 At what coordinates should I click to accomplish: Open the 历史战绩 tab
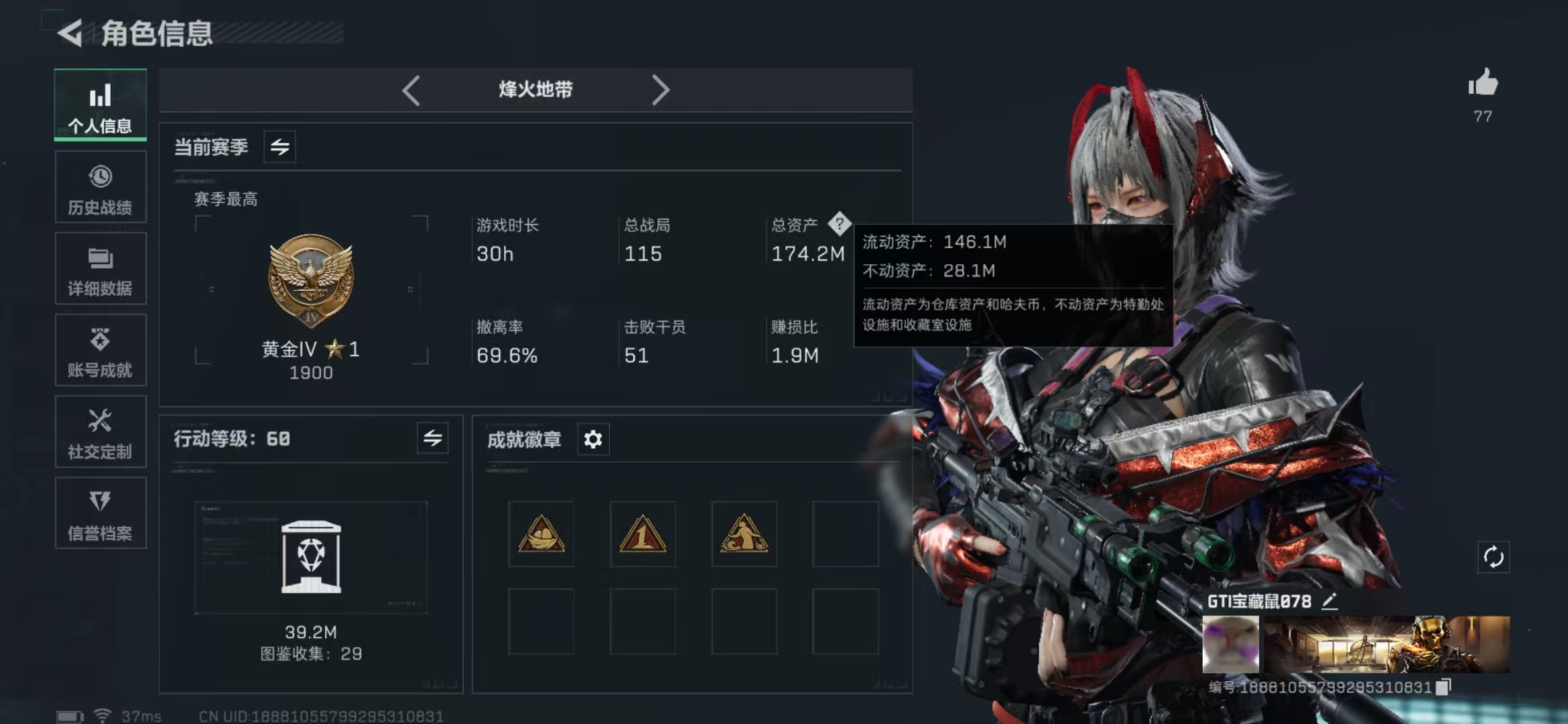[x=101, y=187]
